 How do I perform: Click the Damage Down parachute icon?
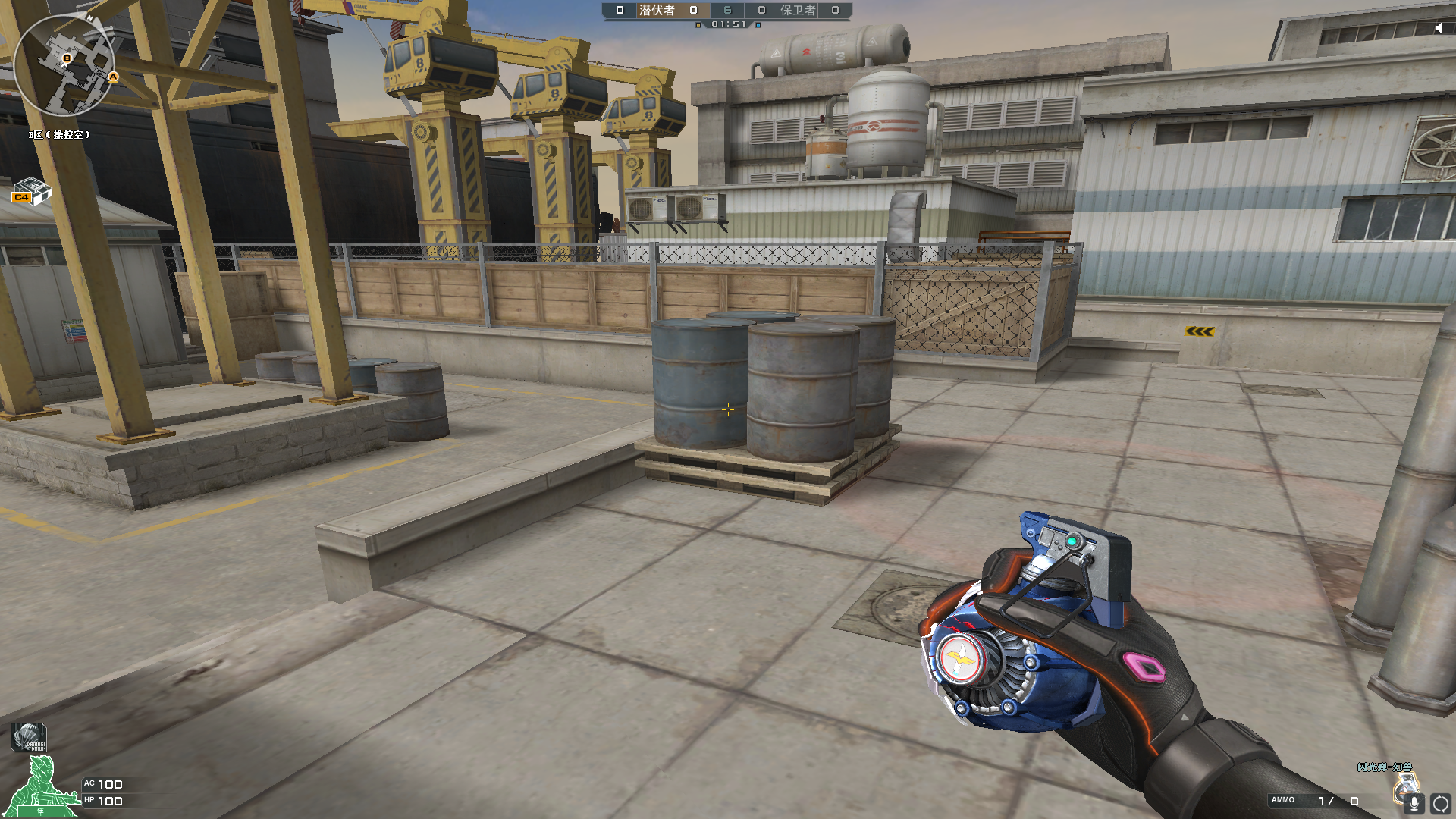pyautogui.click(x=29, y=737)
